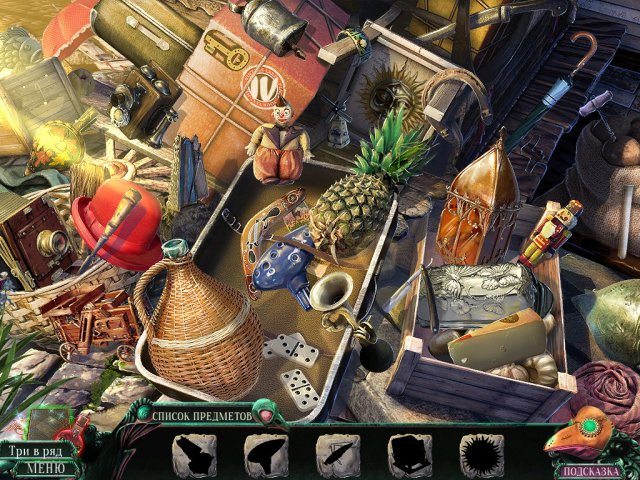Click the green gem beside Список предметов
Image resolution: width=640 pixels, height=480 pixels.
(264, 410)
